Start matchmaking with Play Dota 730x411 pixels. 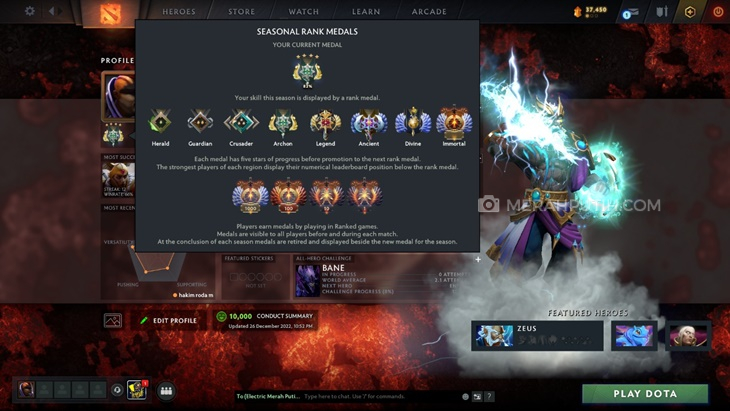click(x=645, y=393)
